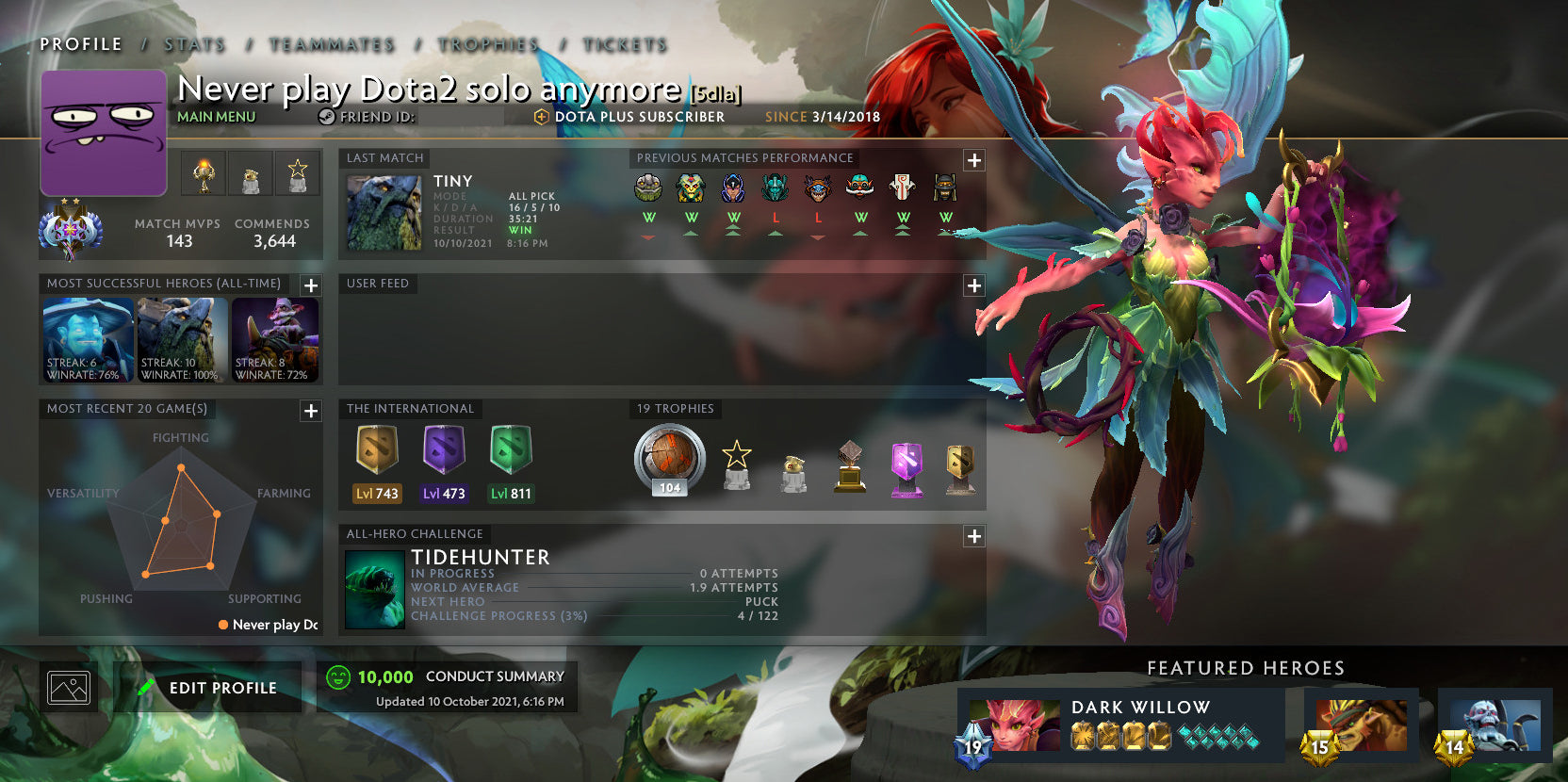1568x782 pixels.
Task: Open the TROPHIES tab
Action: coord(486,43)
